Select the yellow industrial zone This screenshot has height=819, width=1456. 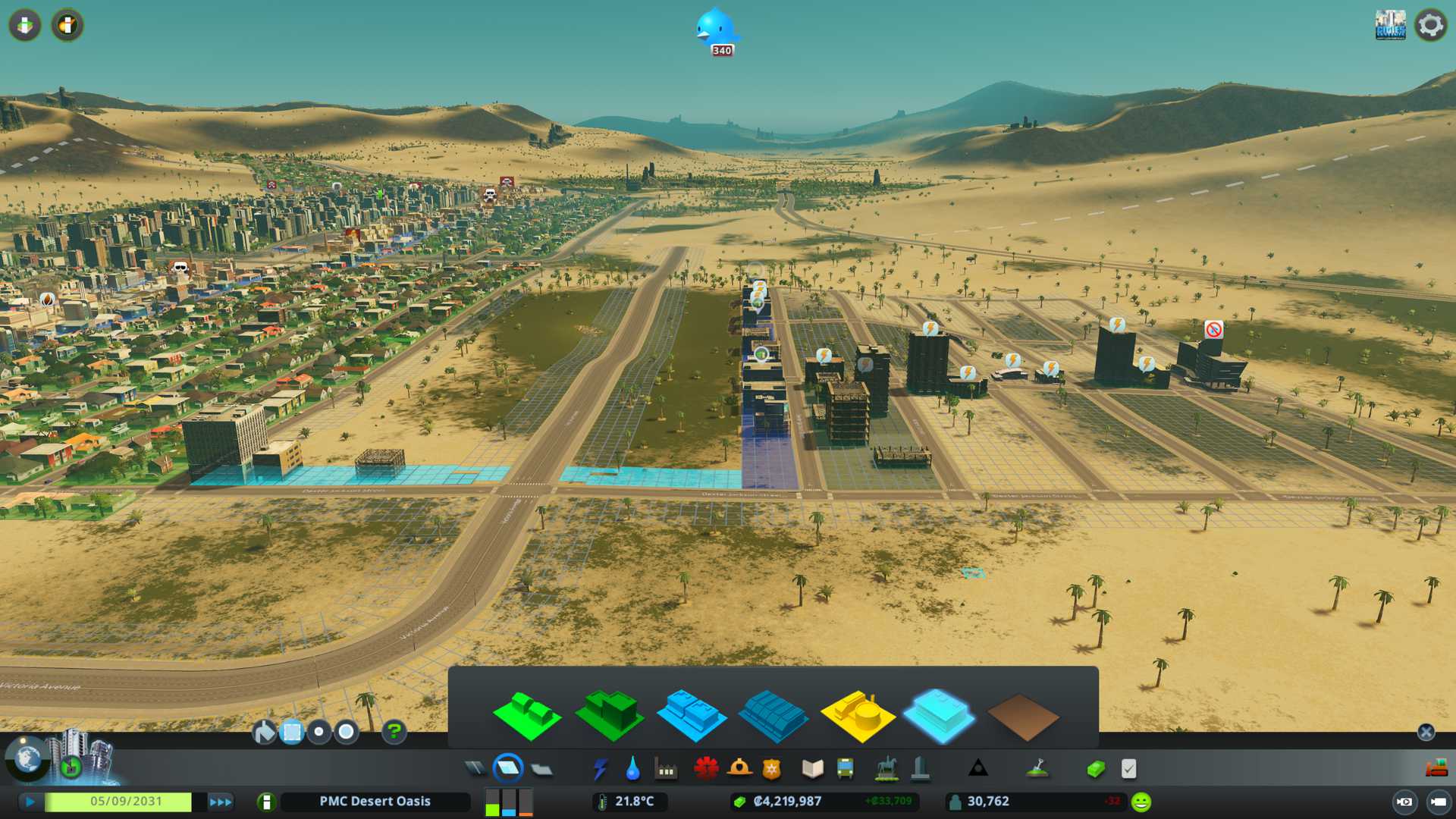(858, 714)
